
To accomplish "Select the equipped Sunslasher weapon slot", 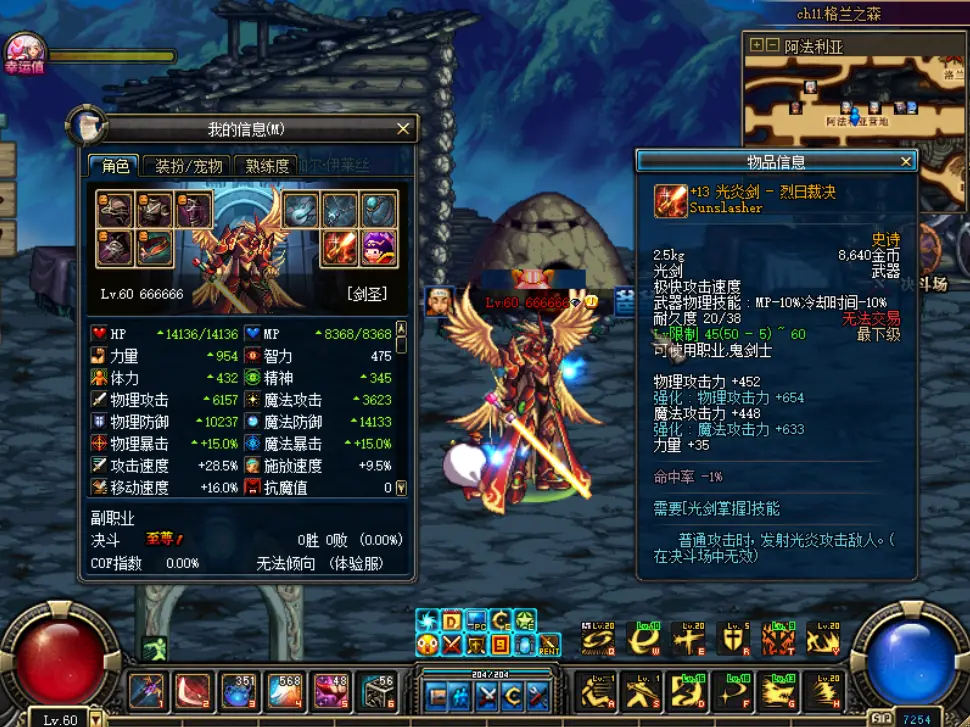I will pos(339,248).
